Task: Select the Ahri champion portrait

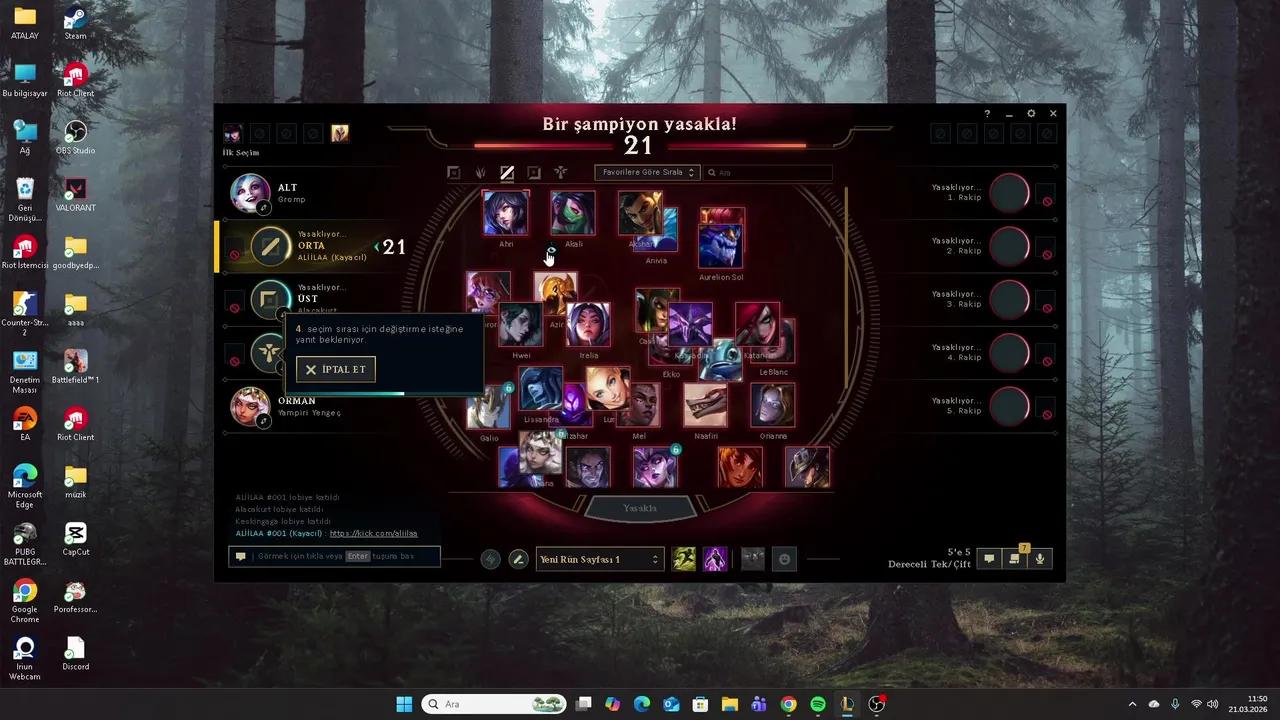Action: pos(505,212)
